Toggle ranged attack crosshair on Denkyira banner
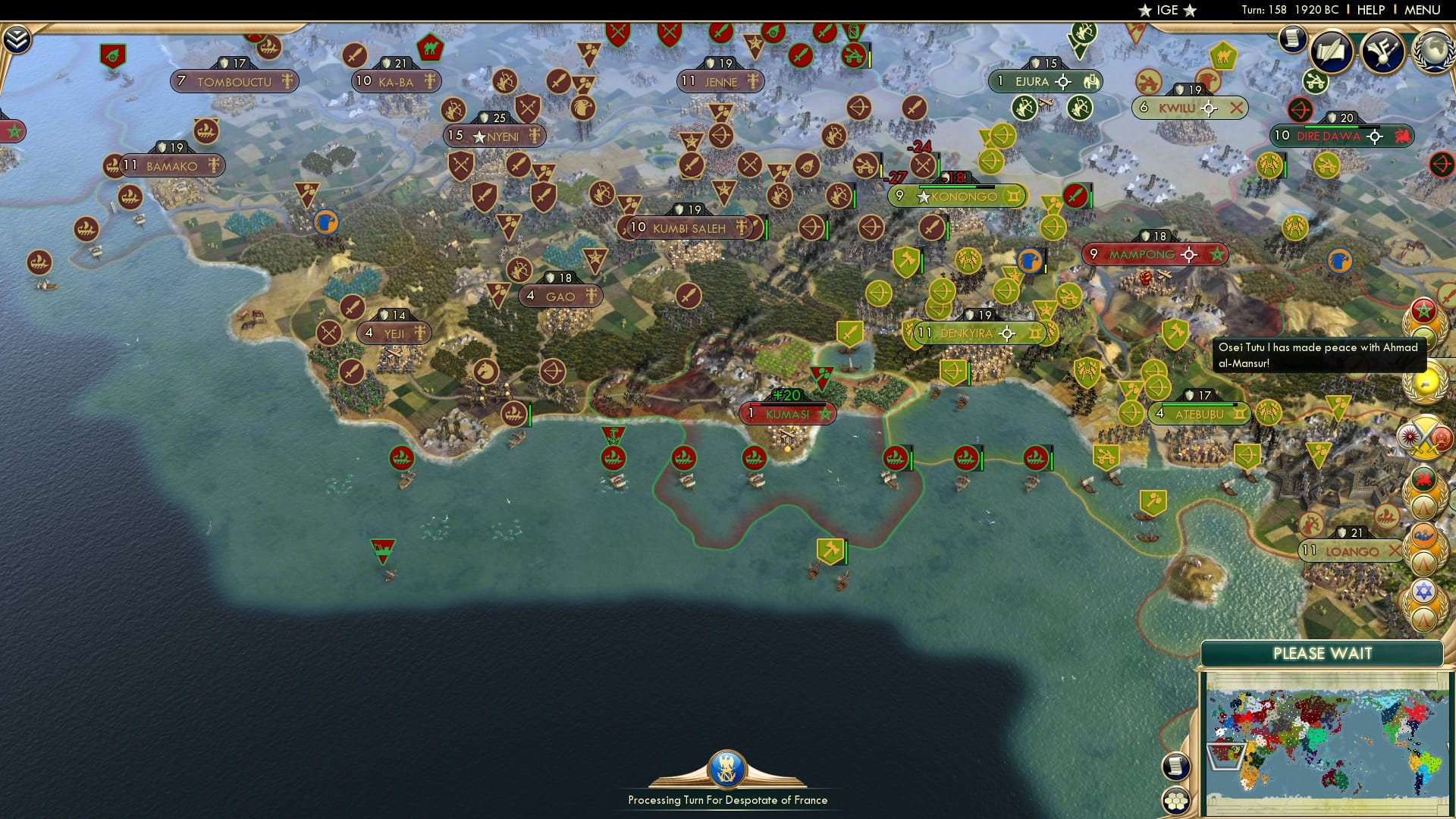This screenshot has width=1456, height=819. [x=1006, y=332]
